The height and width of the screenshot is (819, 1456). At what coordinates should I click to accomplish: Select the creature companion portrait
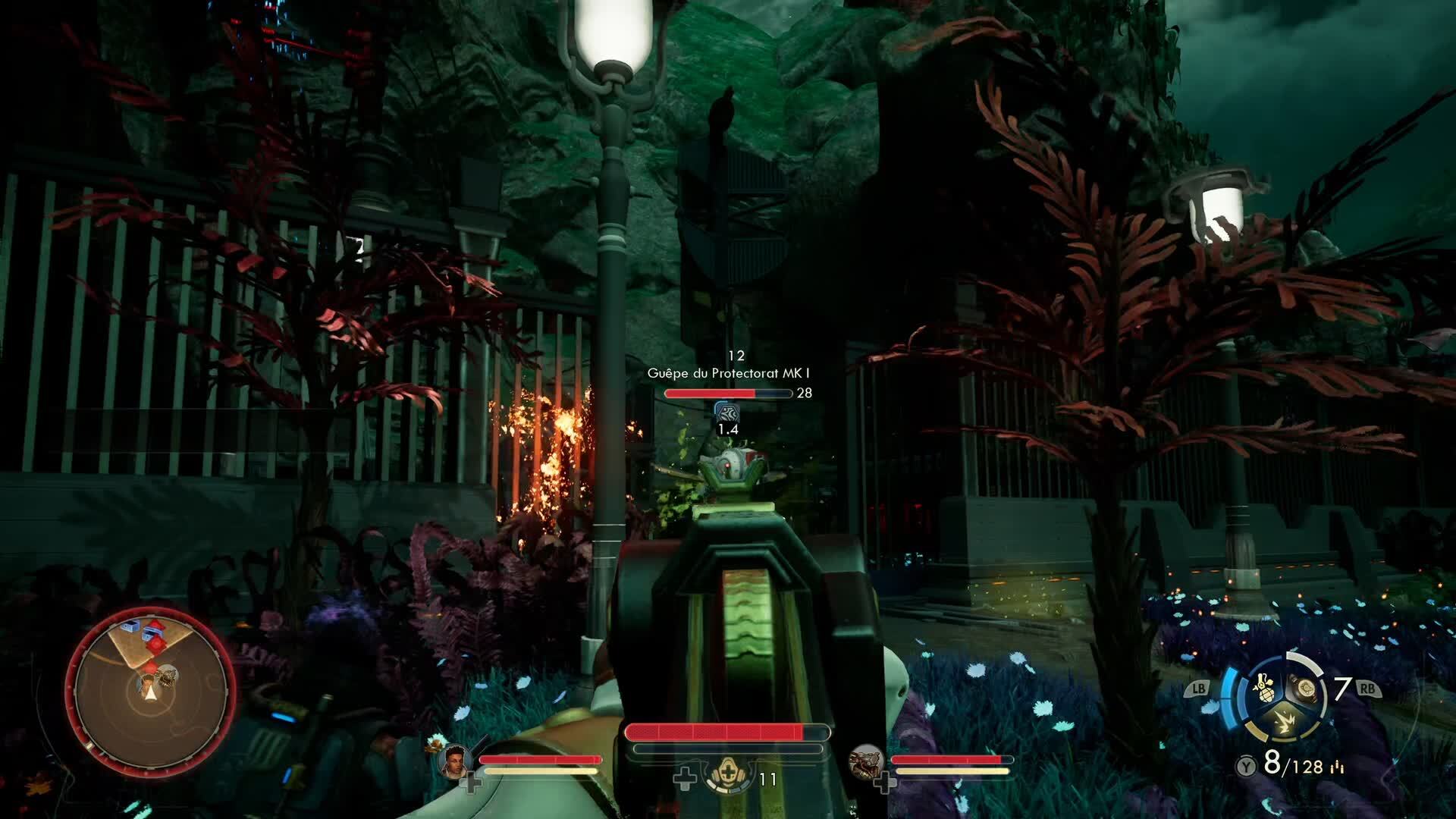point(865,760)
